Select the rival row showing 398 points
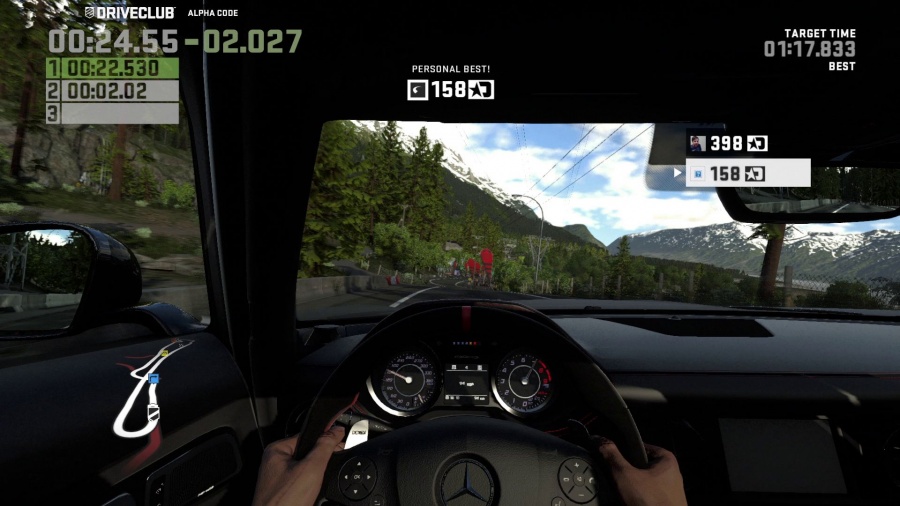 [x=728, y=144]
